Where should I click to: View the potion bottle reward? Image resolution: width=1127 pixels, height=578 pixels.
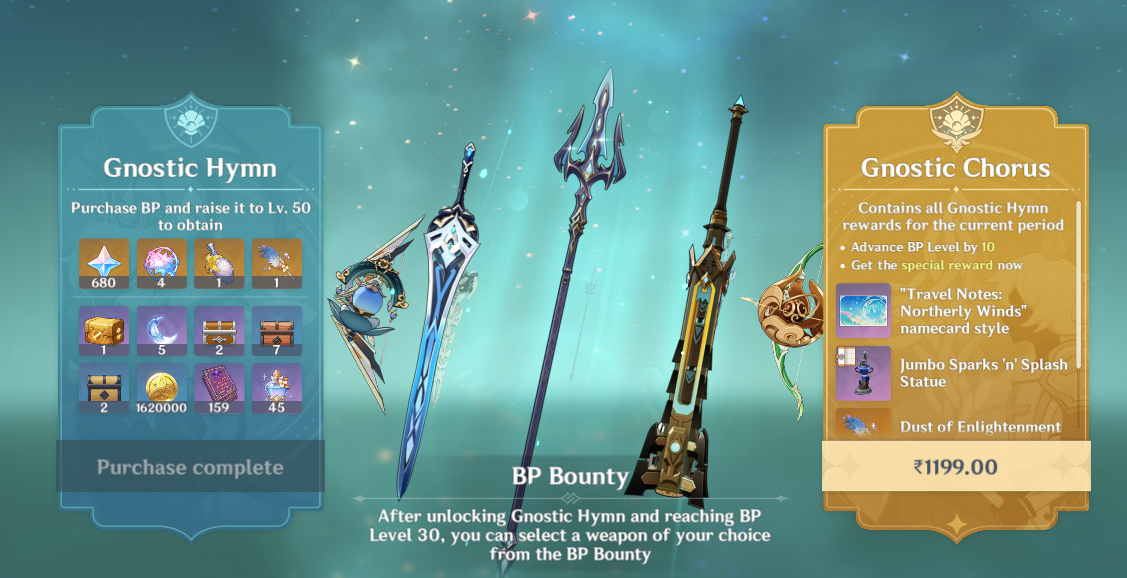(219, 263)
